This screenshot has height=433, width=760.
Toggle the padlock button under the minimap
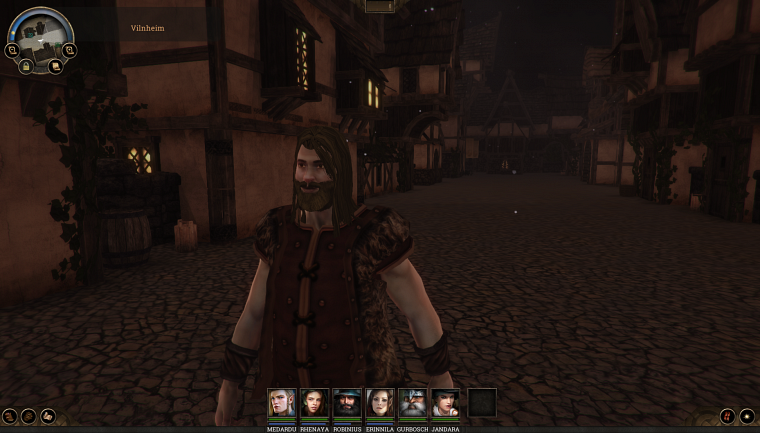(26, 66)
